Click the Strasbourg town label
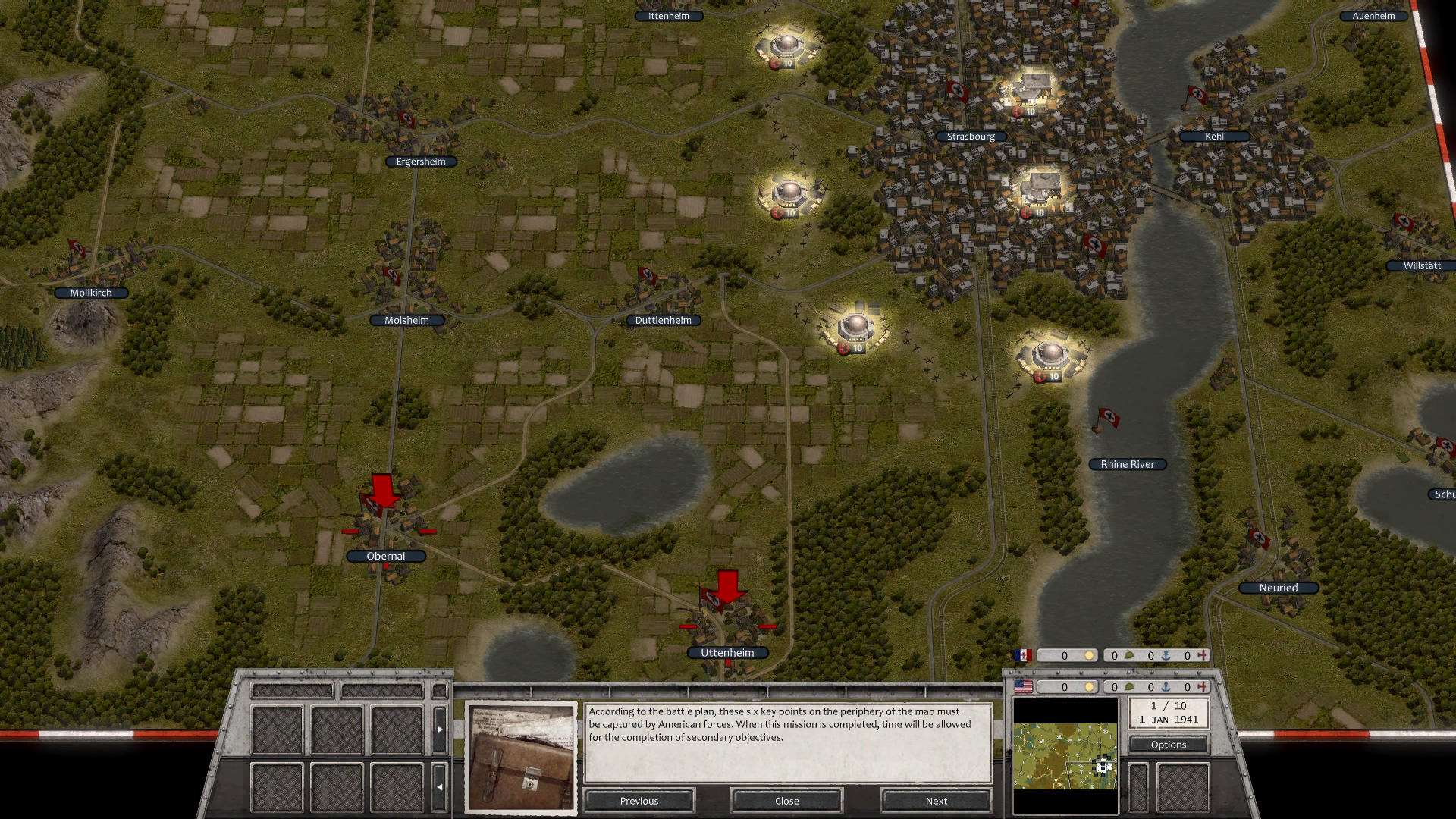The image size is (1456, 819). (973, 136)
